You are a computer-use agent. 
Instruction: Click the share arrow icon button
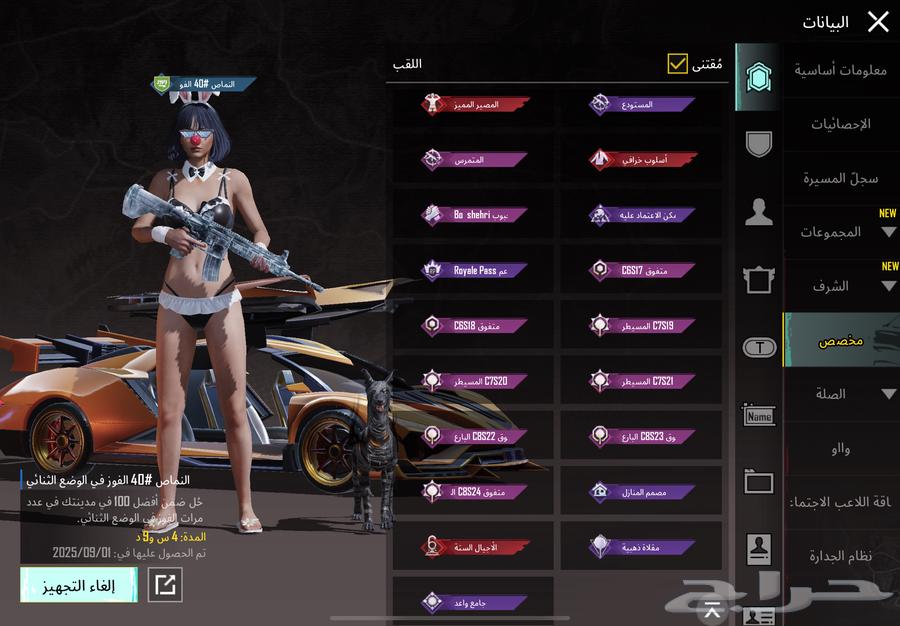coord(165,586)
